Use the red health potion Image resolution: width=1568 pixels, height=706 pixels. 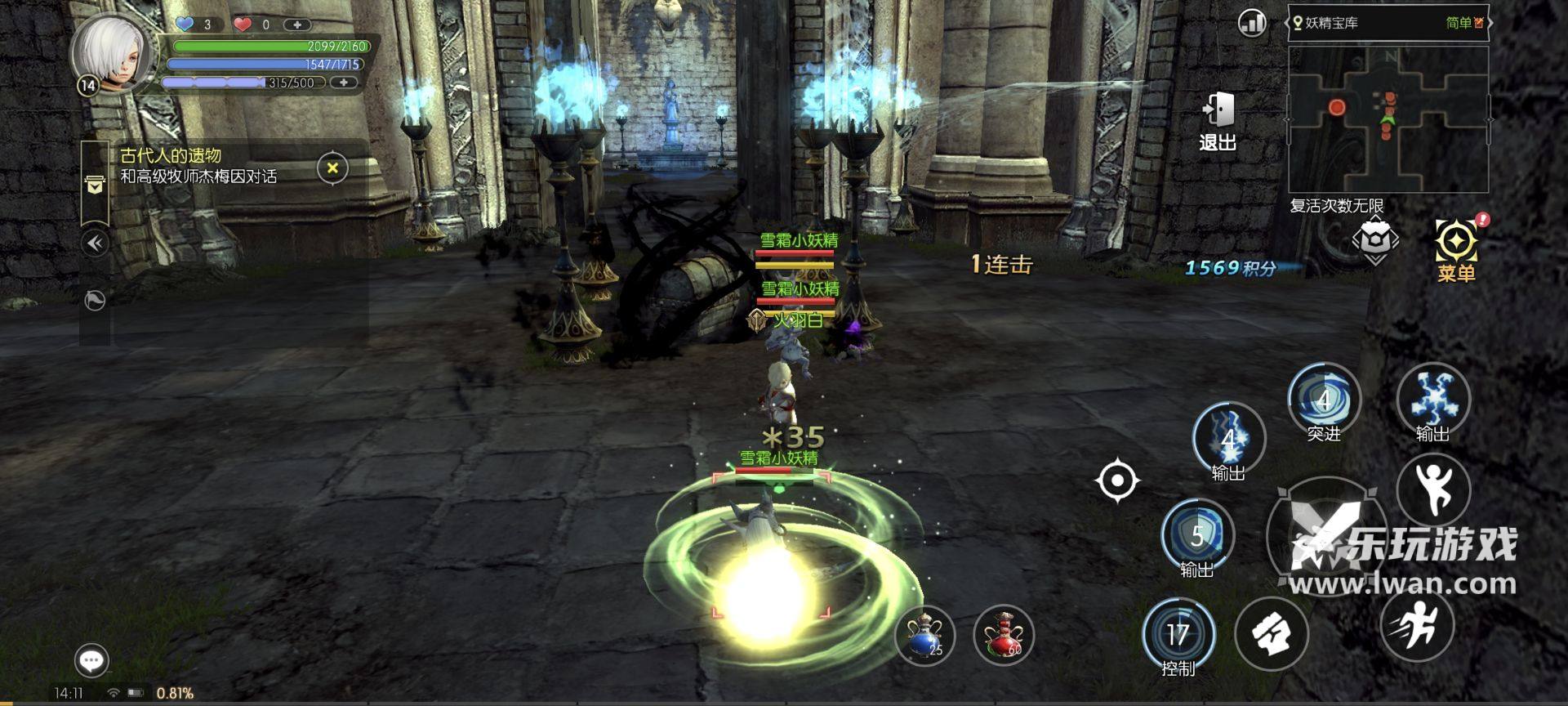tap(1004, 635)
